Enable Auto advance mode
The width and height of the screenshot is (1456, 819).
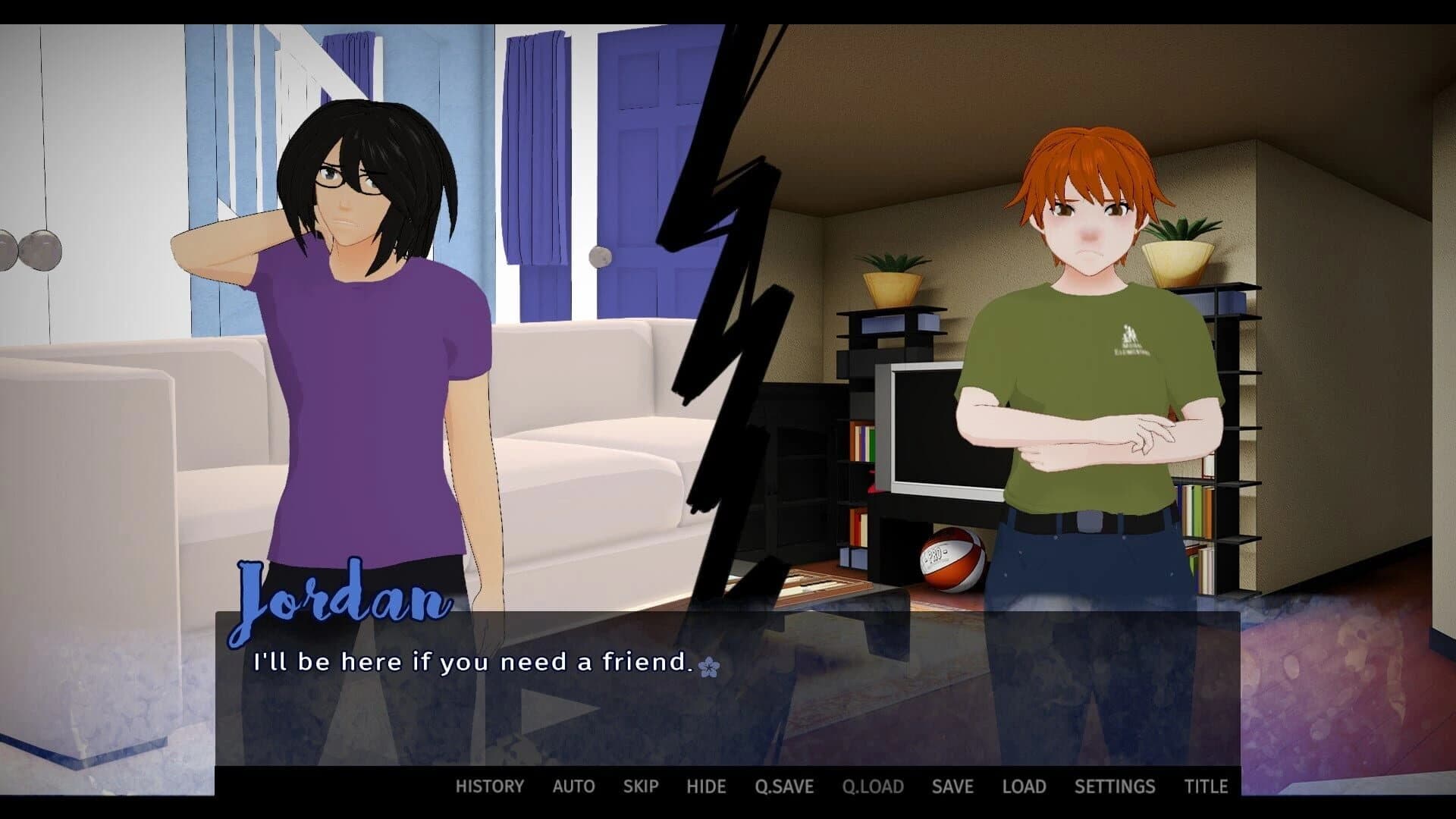click(573, 786)
